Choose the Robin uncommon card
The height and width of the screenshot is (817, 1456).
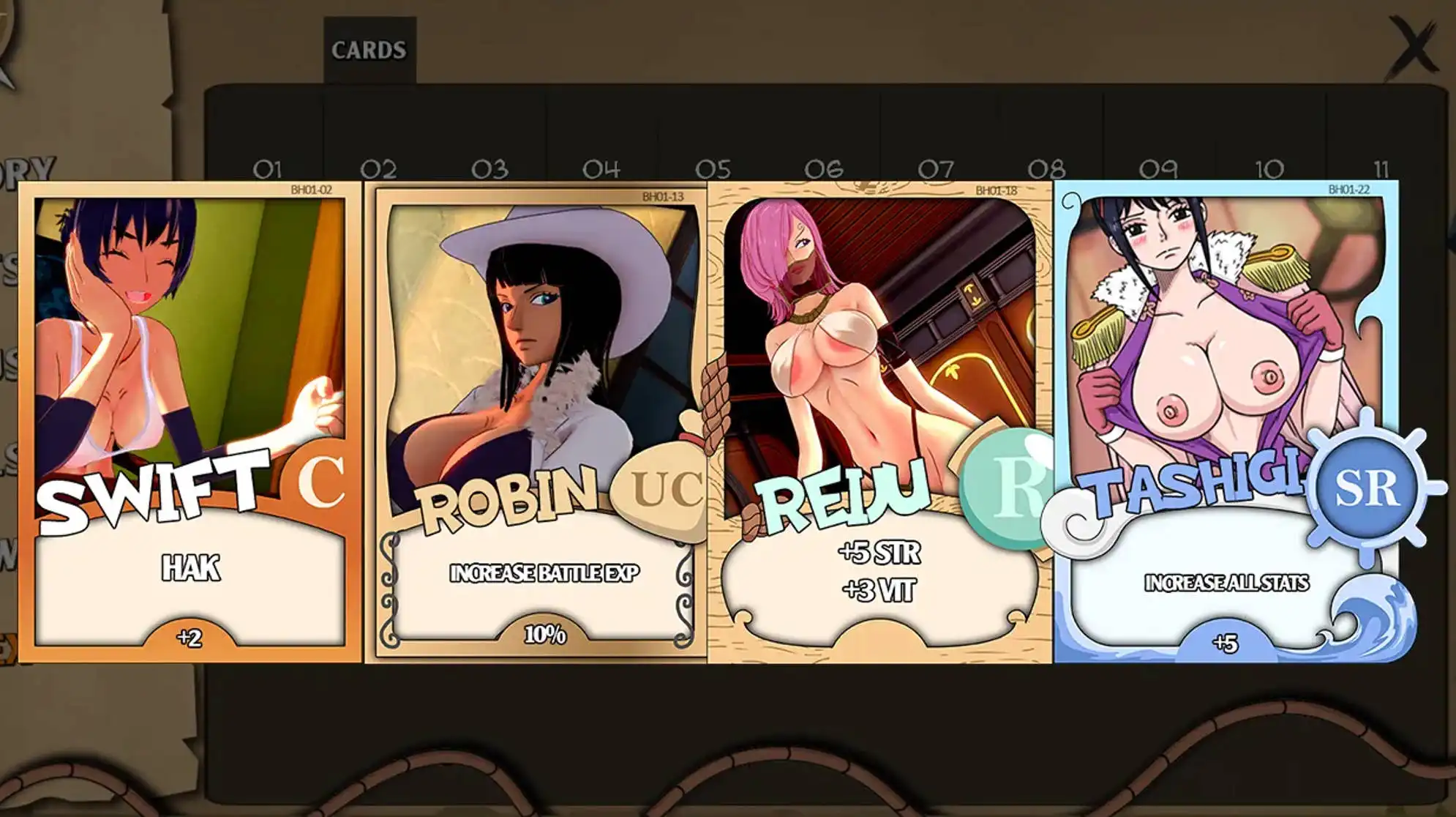(538, 422)
